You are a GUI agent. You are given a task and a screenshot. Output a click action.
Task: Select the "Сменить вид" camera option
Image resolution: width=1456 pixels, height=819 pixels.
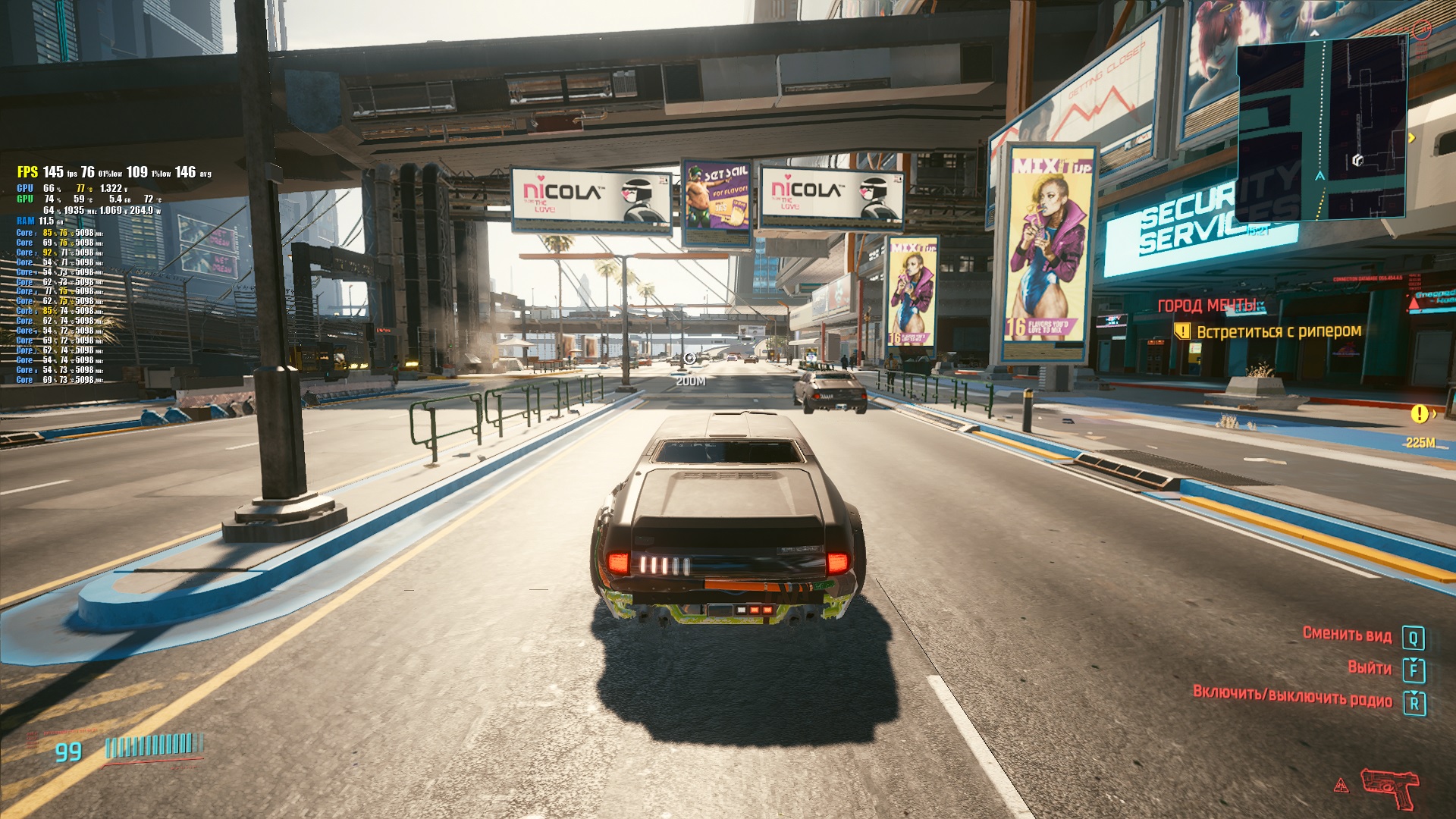pyautogui.click(x=1347, y=634)
